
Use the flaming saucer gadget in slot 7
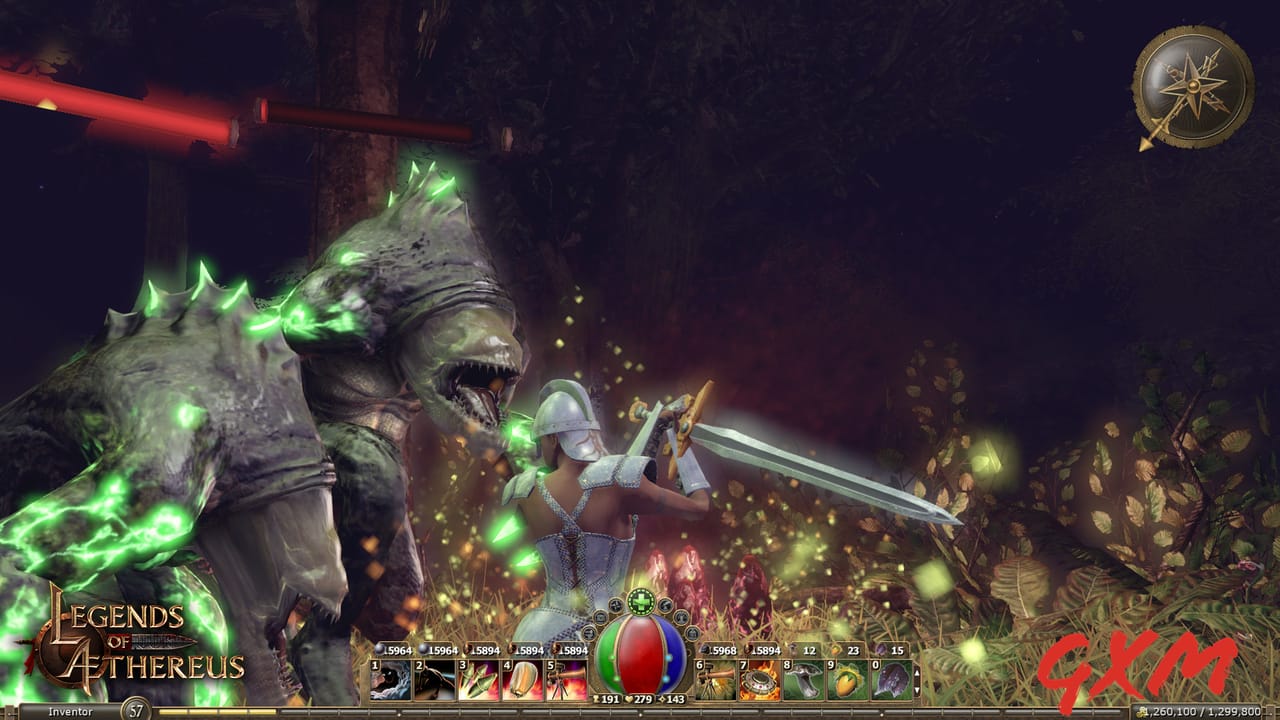(758, 679)
